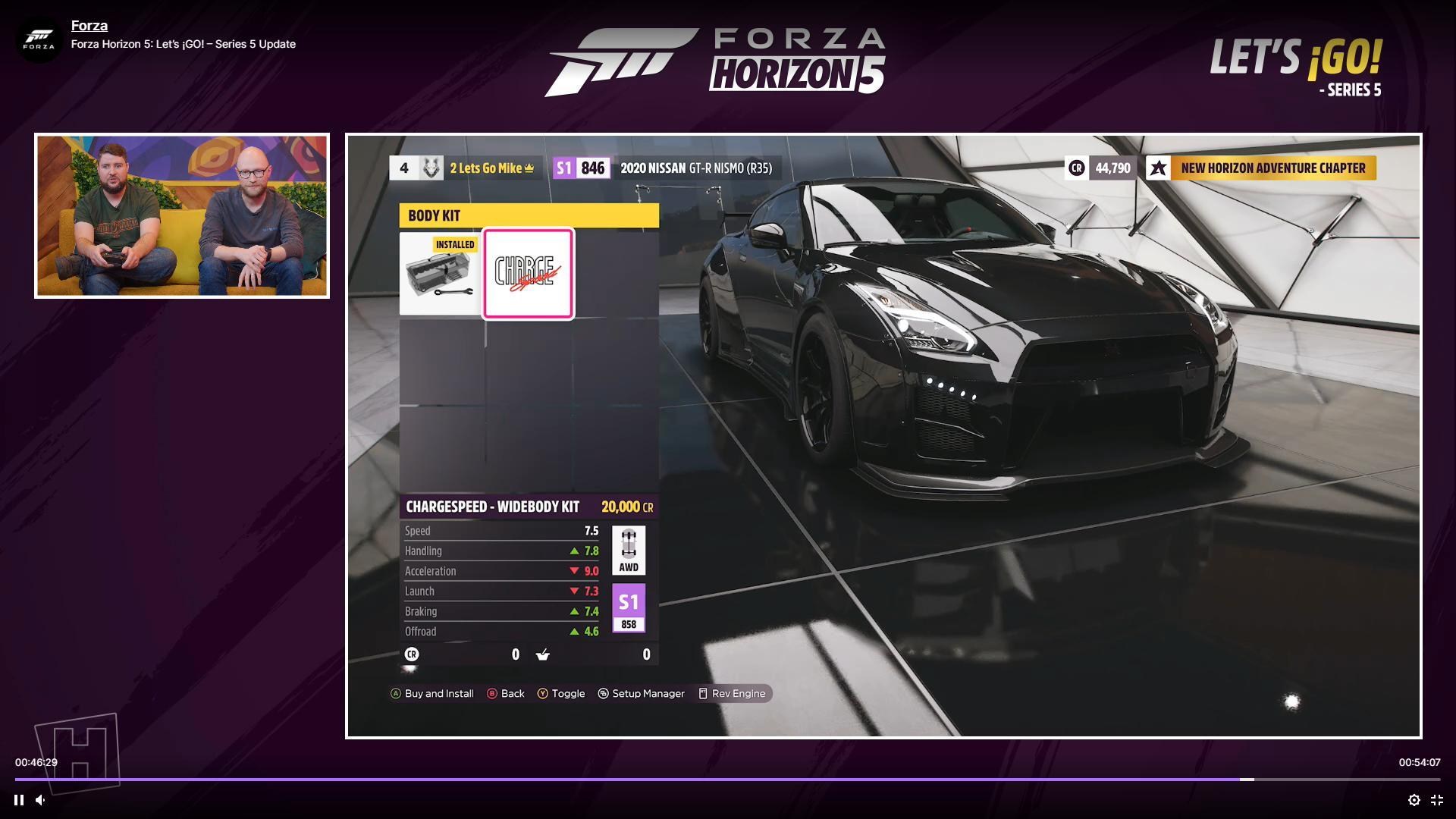This screenshot has height=819, width=1456.
Task: Click the Forza channel avatar icon
Action: [x=39, y=39]
